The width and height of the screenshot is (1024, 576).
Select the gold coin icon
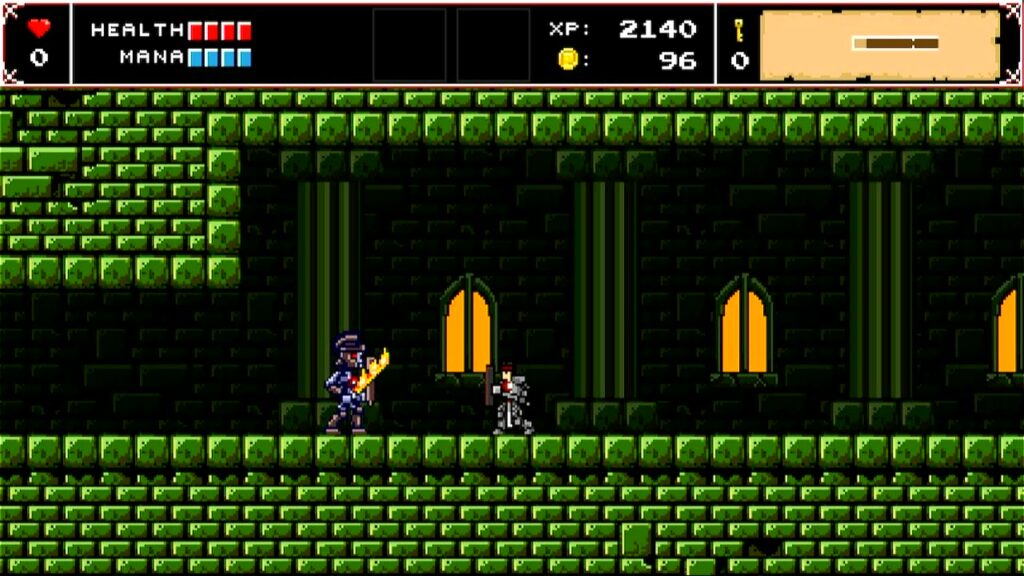pos(567,60)
